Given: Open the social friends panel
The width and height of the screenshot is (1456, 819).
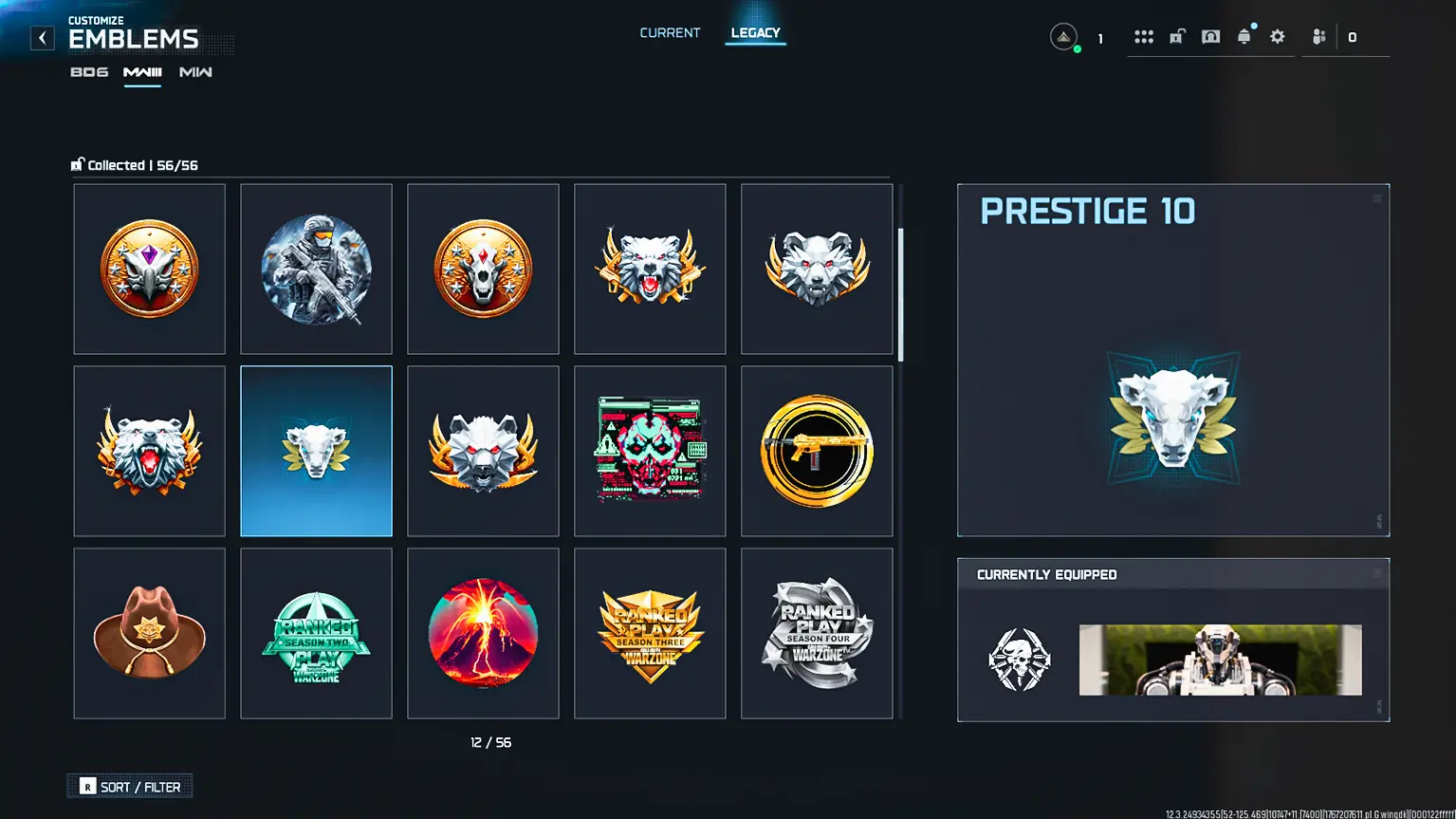Looking at the screenshot, I should pos(1318,36).
